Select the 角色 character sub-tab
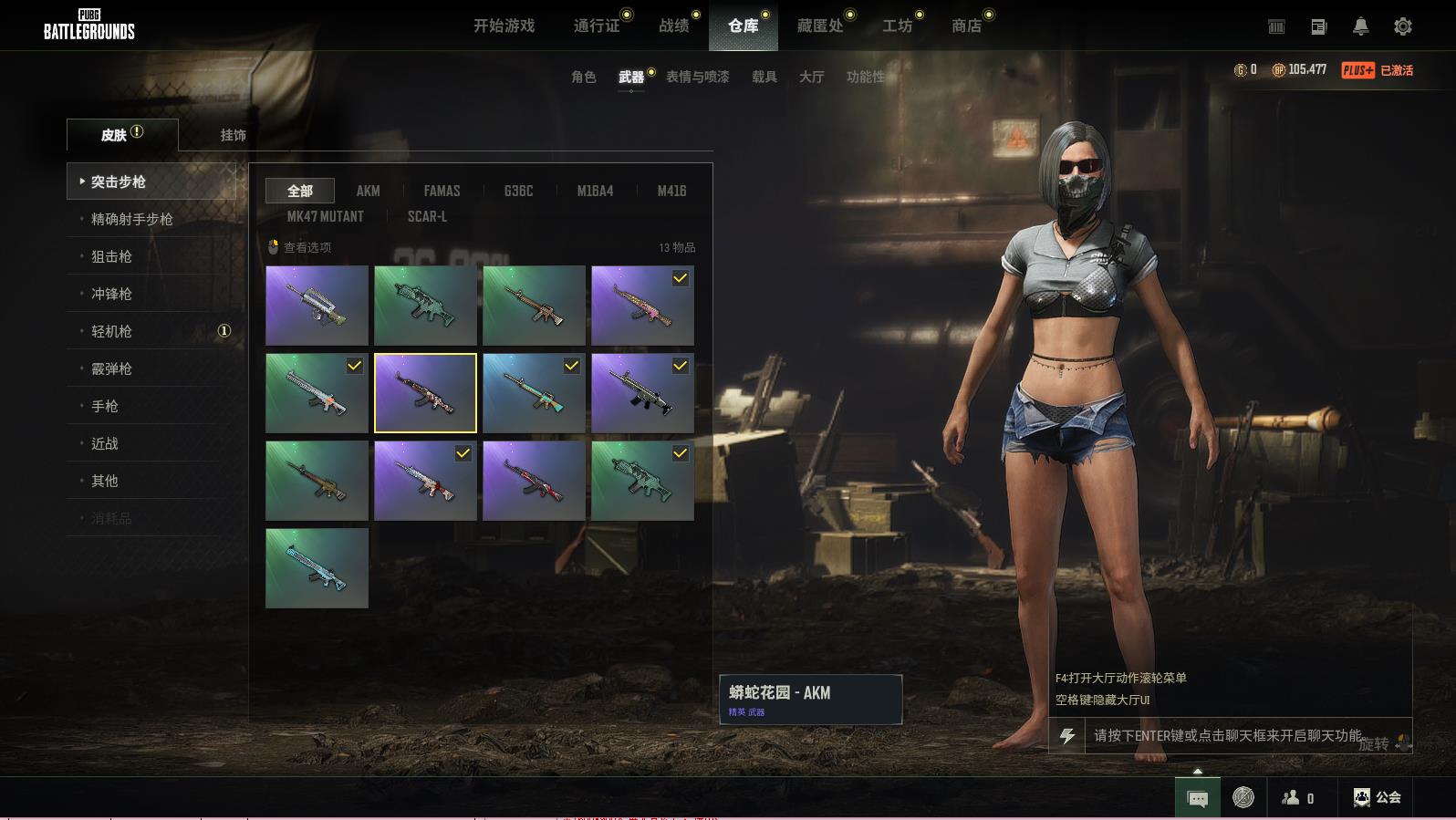The width and height of the screenshot is (1456, 820). click(x=583, y=77)
